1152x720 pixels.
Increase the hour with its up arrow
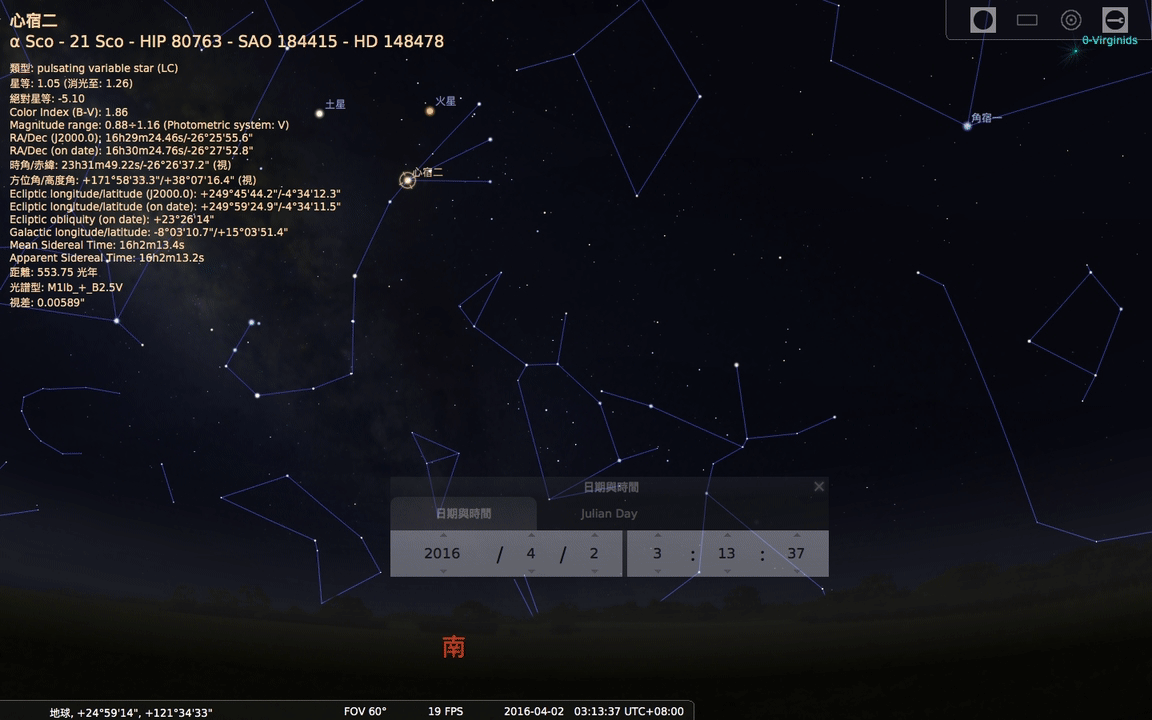coord(657,535)
